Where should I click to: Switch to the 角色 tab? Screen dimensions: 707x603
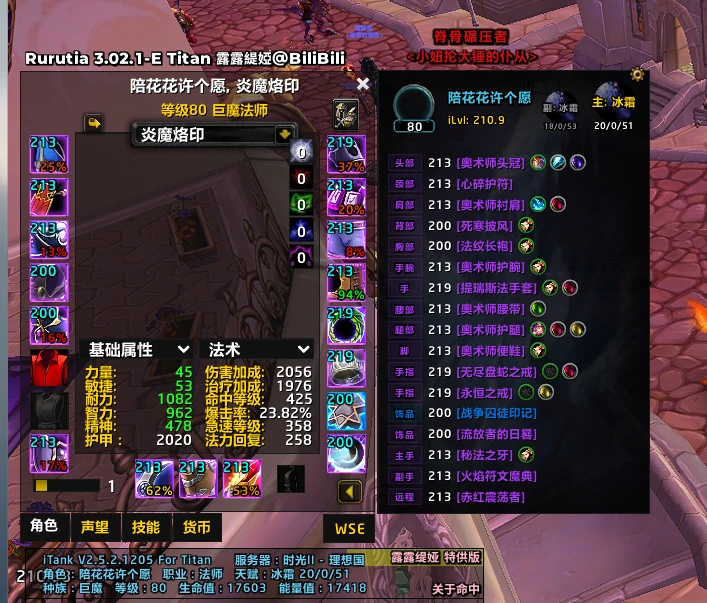pyautogui.click(x=44, y=527)
